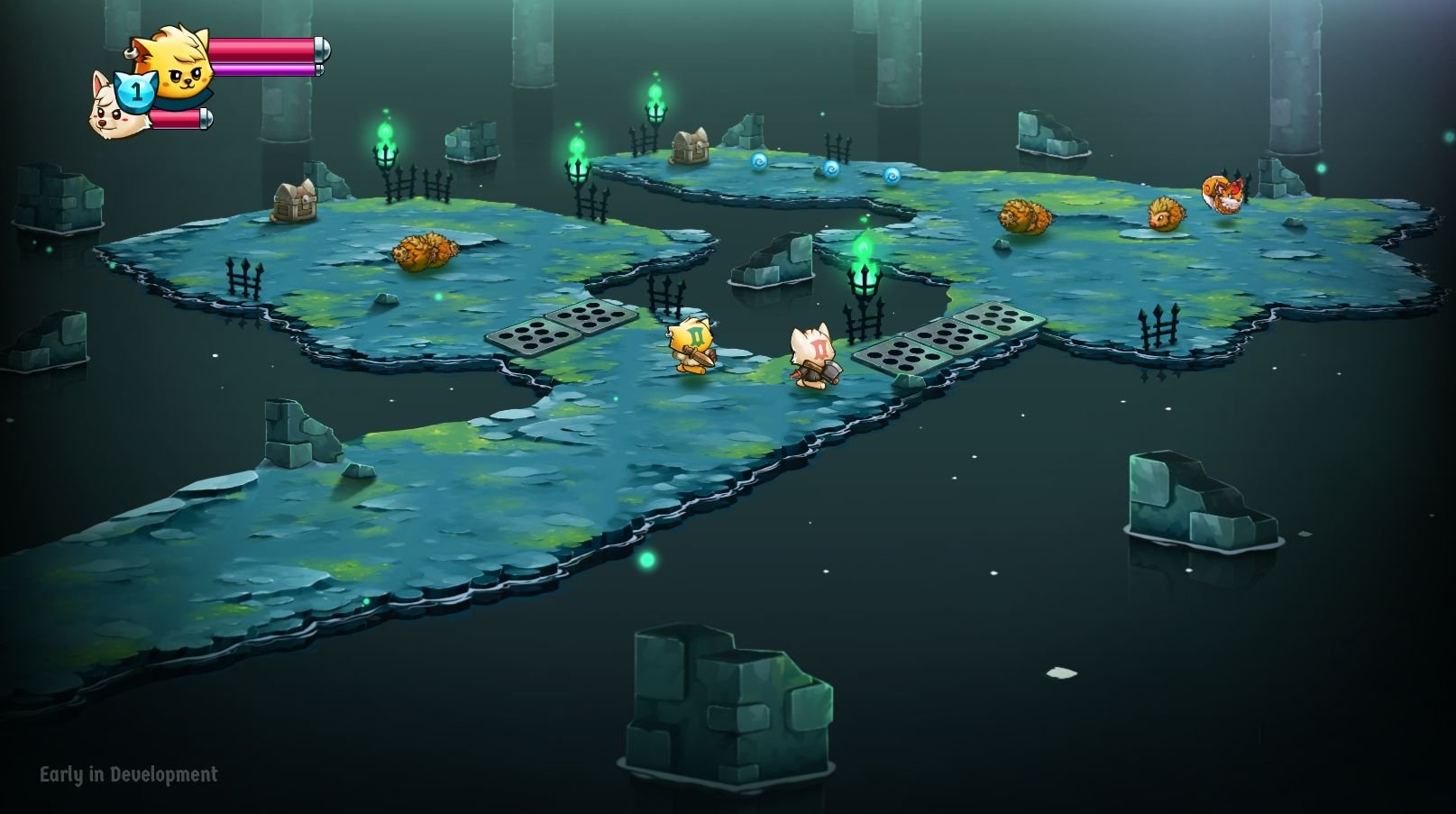Open the chest on the upper platform
This screenshot has height=814, width=1456.
point(690,144)
